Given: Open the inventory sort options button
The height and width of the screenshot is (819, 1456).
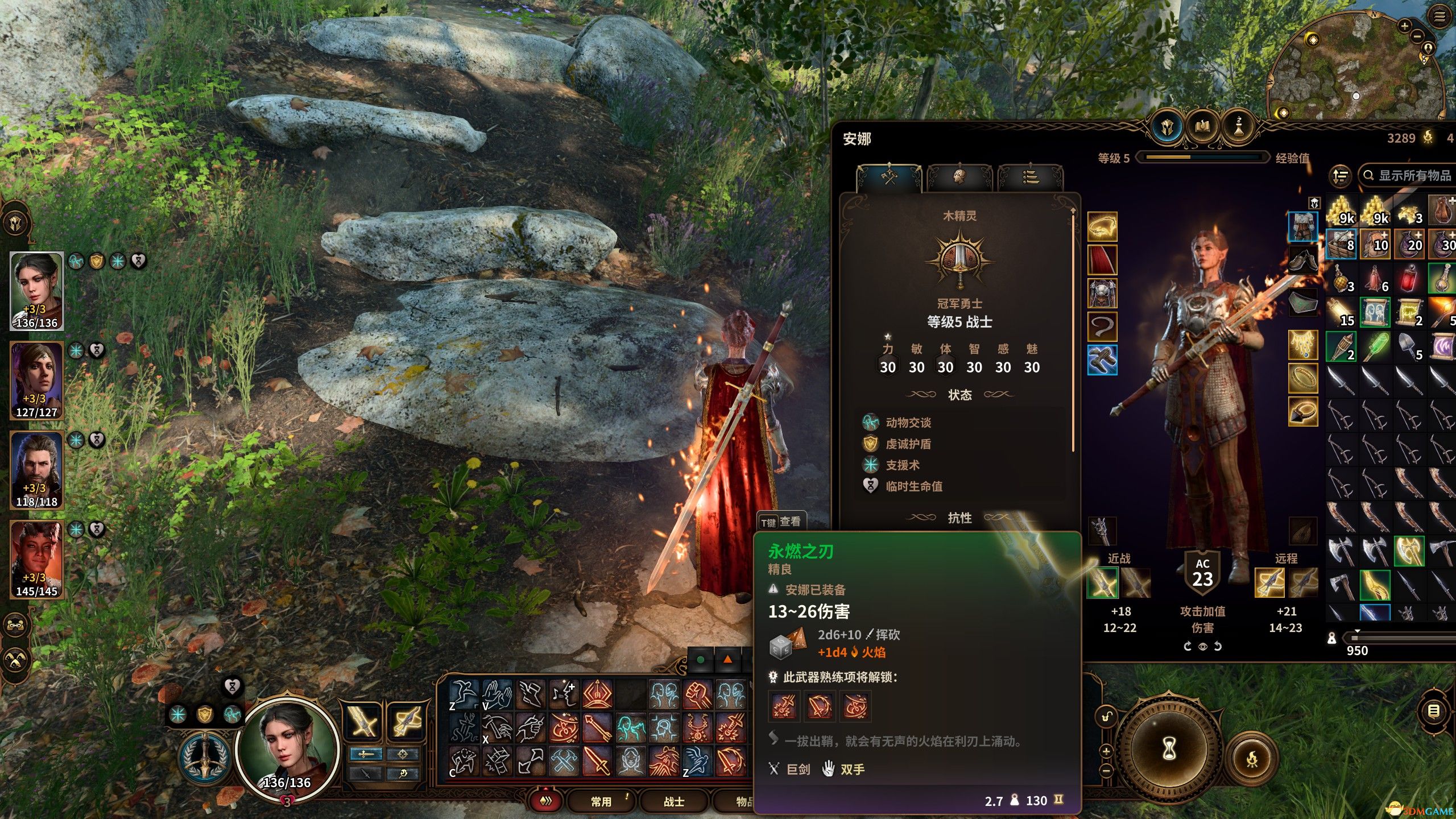Looking at the screenshot, I should [1341, 176].
